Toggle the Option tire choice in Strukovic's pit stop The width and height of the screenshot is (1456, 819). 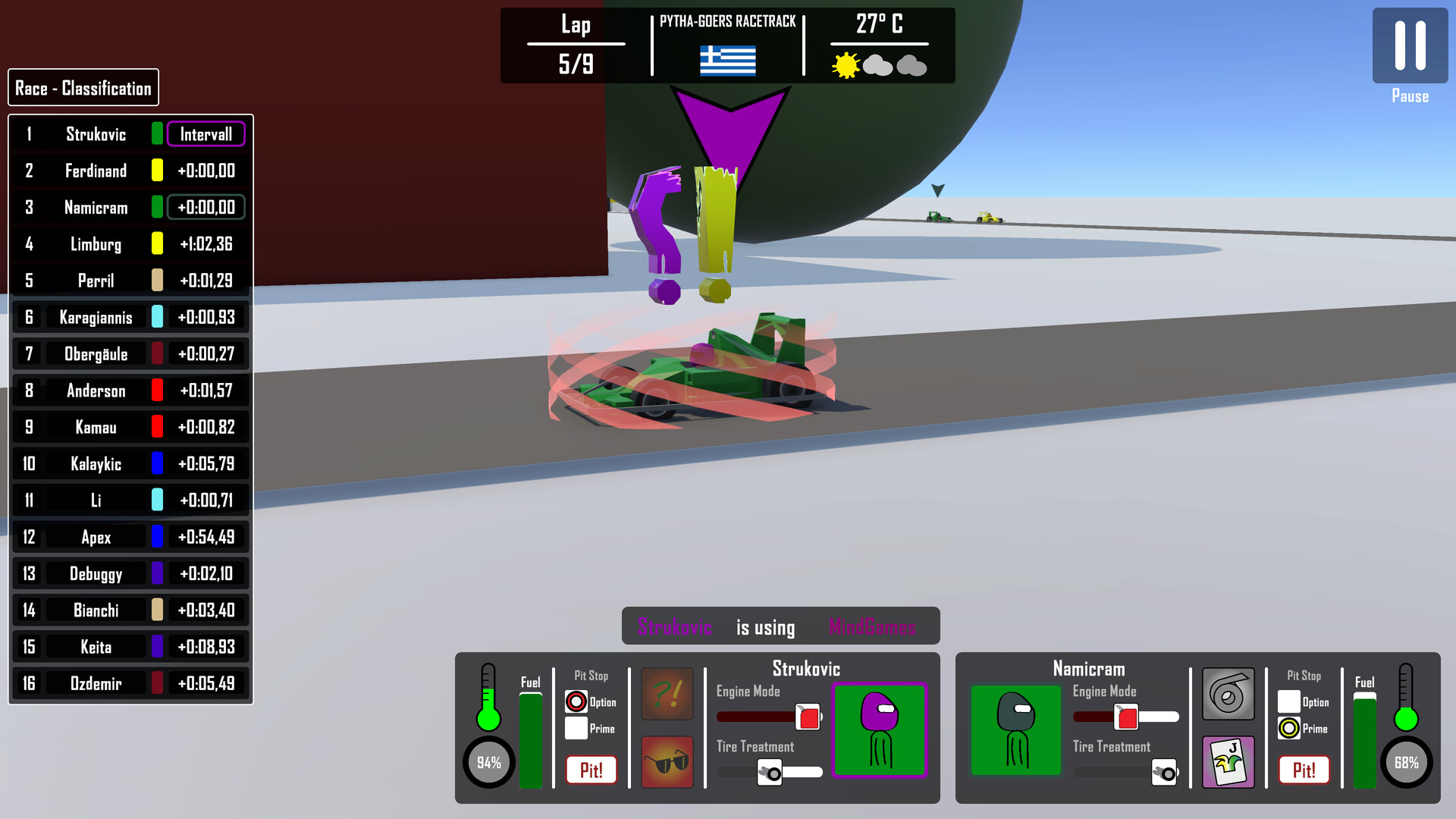pos(576,701)
